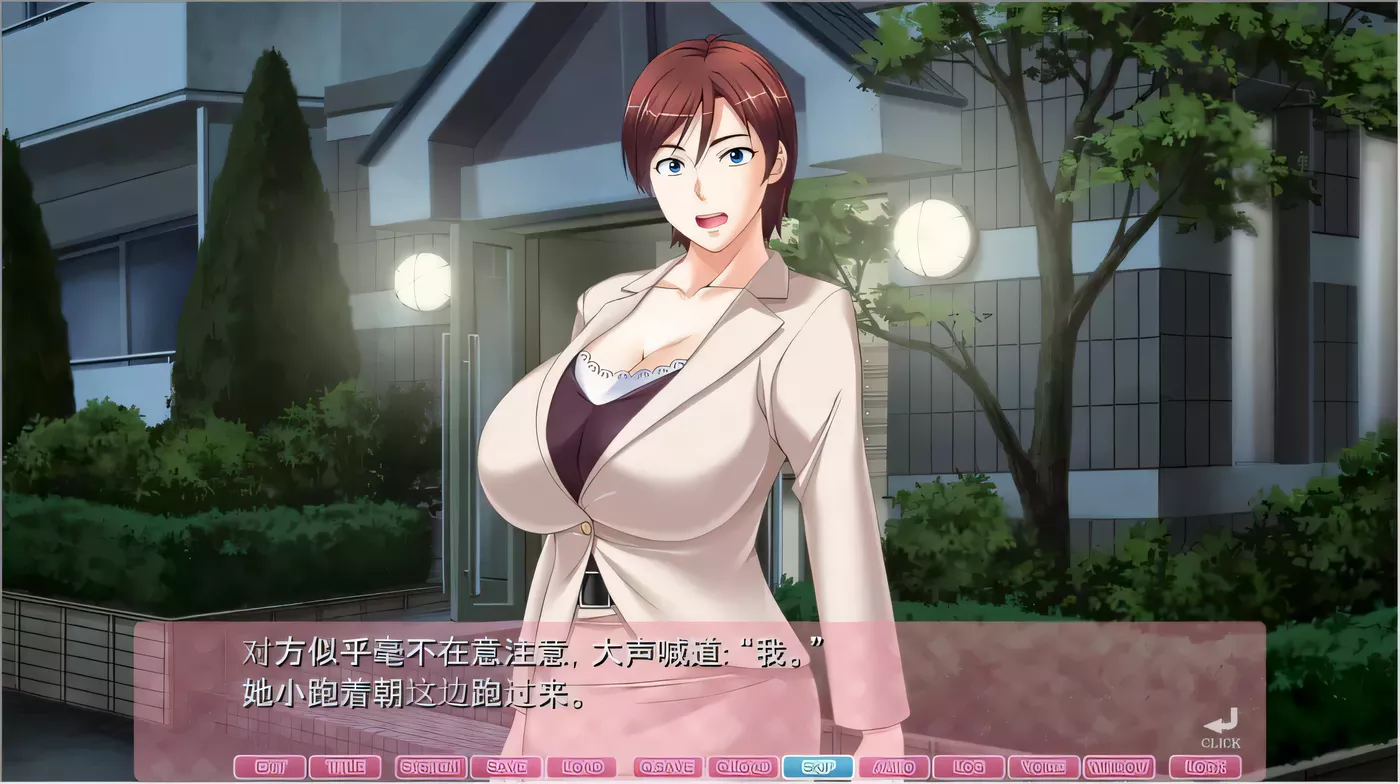Viewport: 1400px width, 784px height.
Task: Click the quick-menu bar at the bottom
Action: 700,766
